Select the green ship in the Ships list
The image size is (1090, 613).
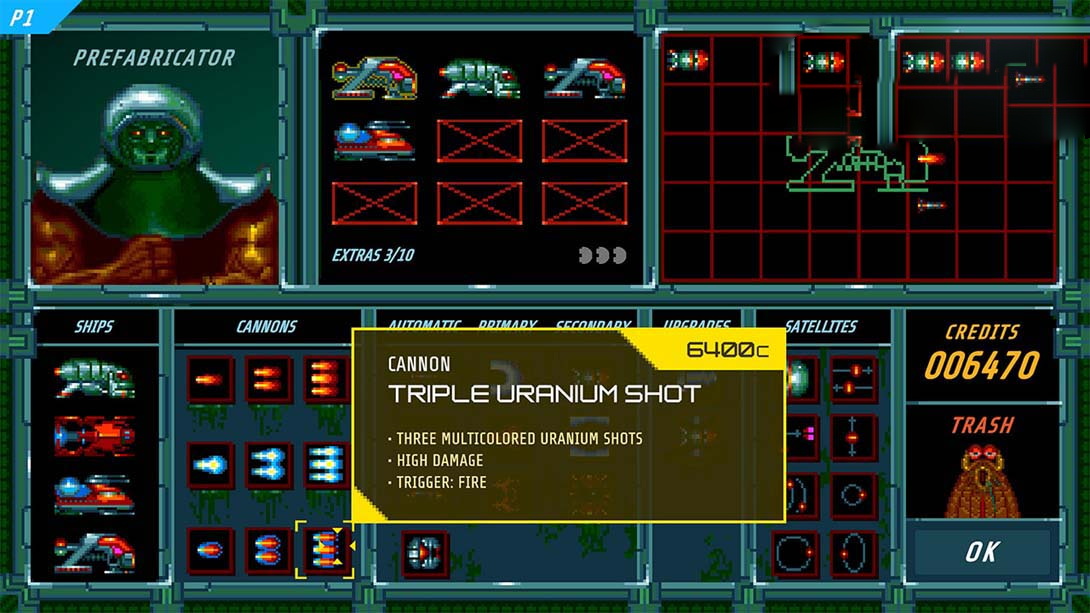coord(95,379)
